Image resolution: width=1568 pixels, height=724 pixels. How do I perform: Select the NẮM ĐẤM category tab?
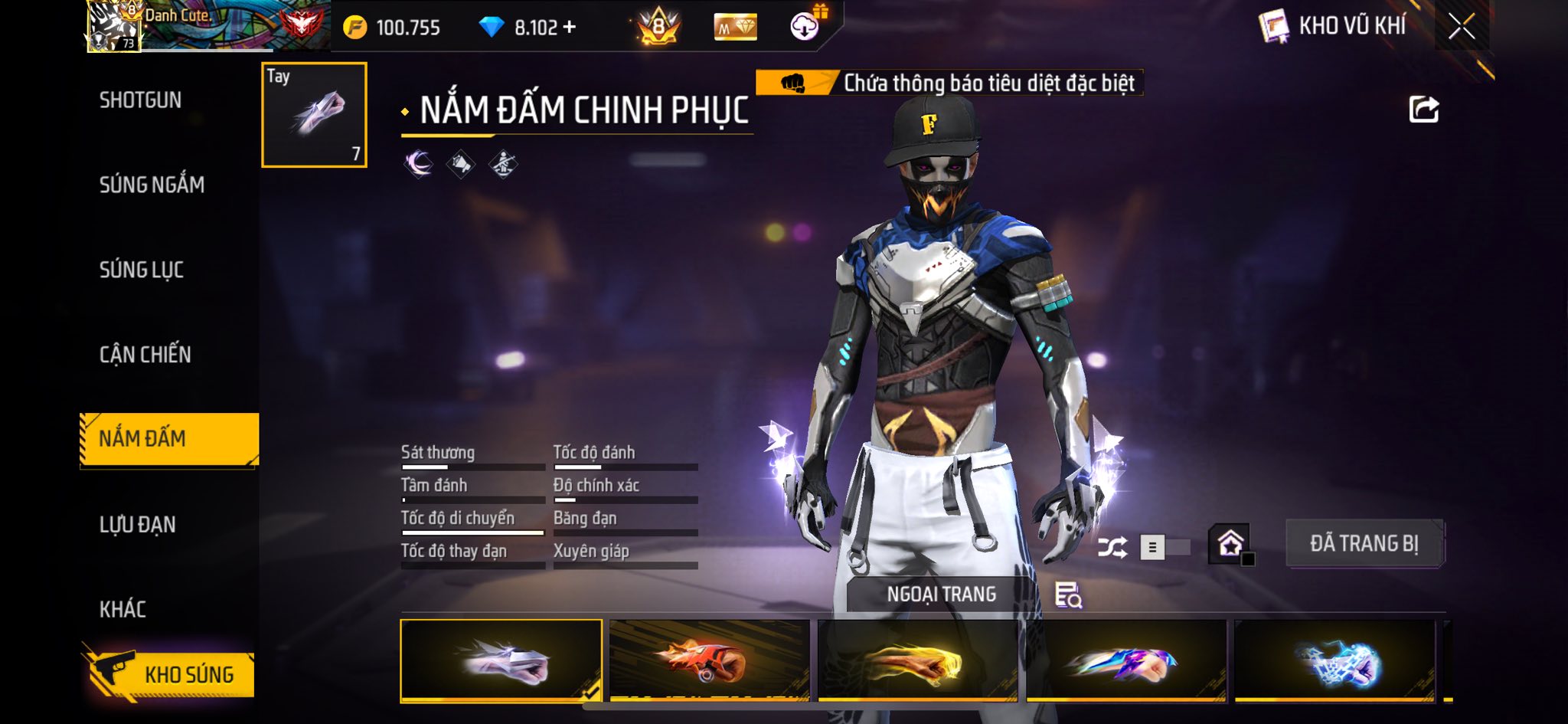pyautogui.click(x=168, y=439)
